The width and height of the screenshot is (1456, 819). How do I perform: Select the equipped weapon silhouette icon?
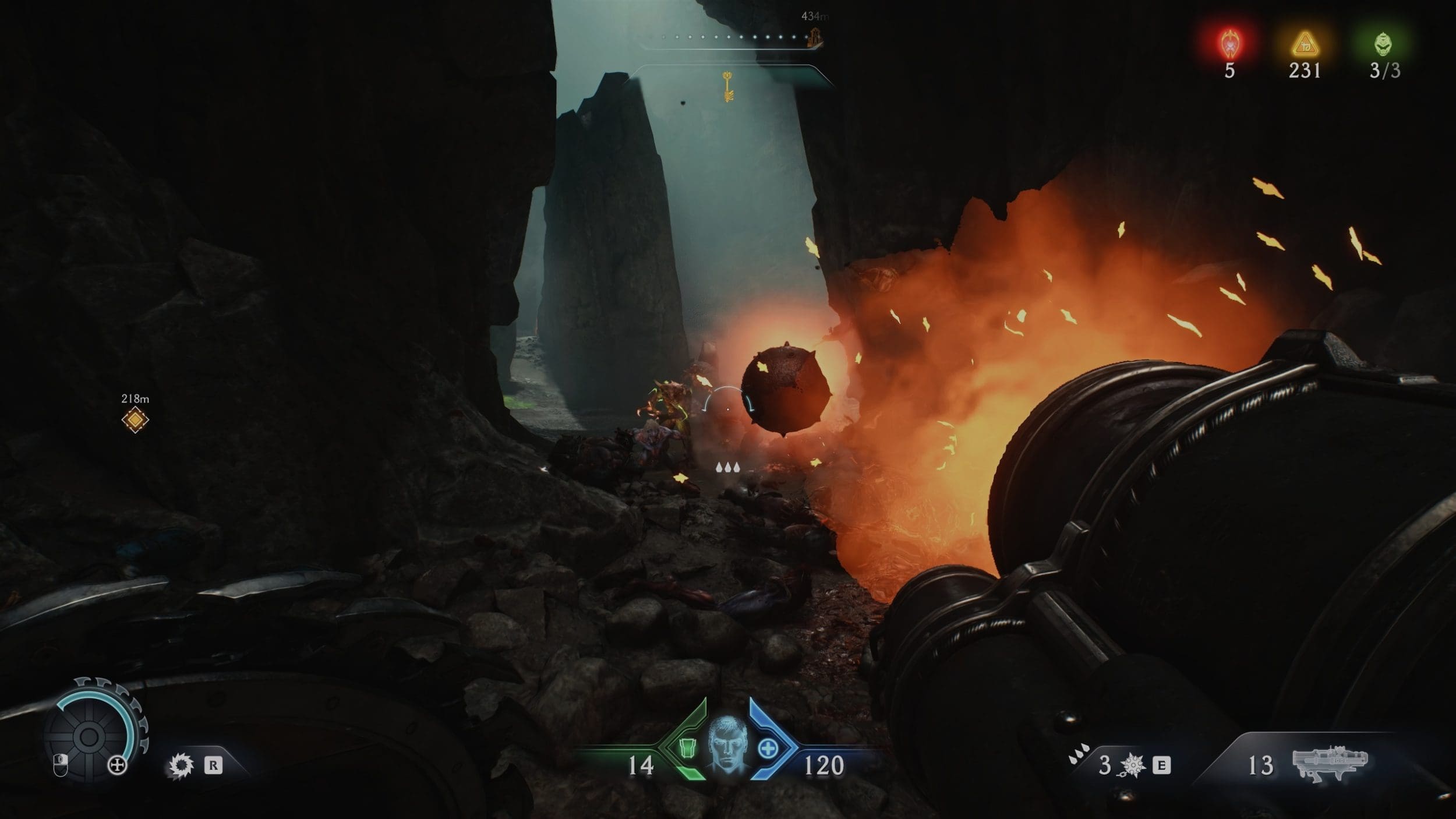[1330, 762]
